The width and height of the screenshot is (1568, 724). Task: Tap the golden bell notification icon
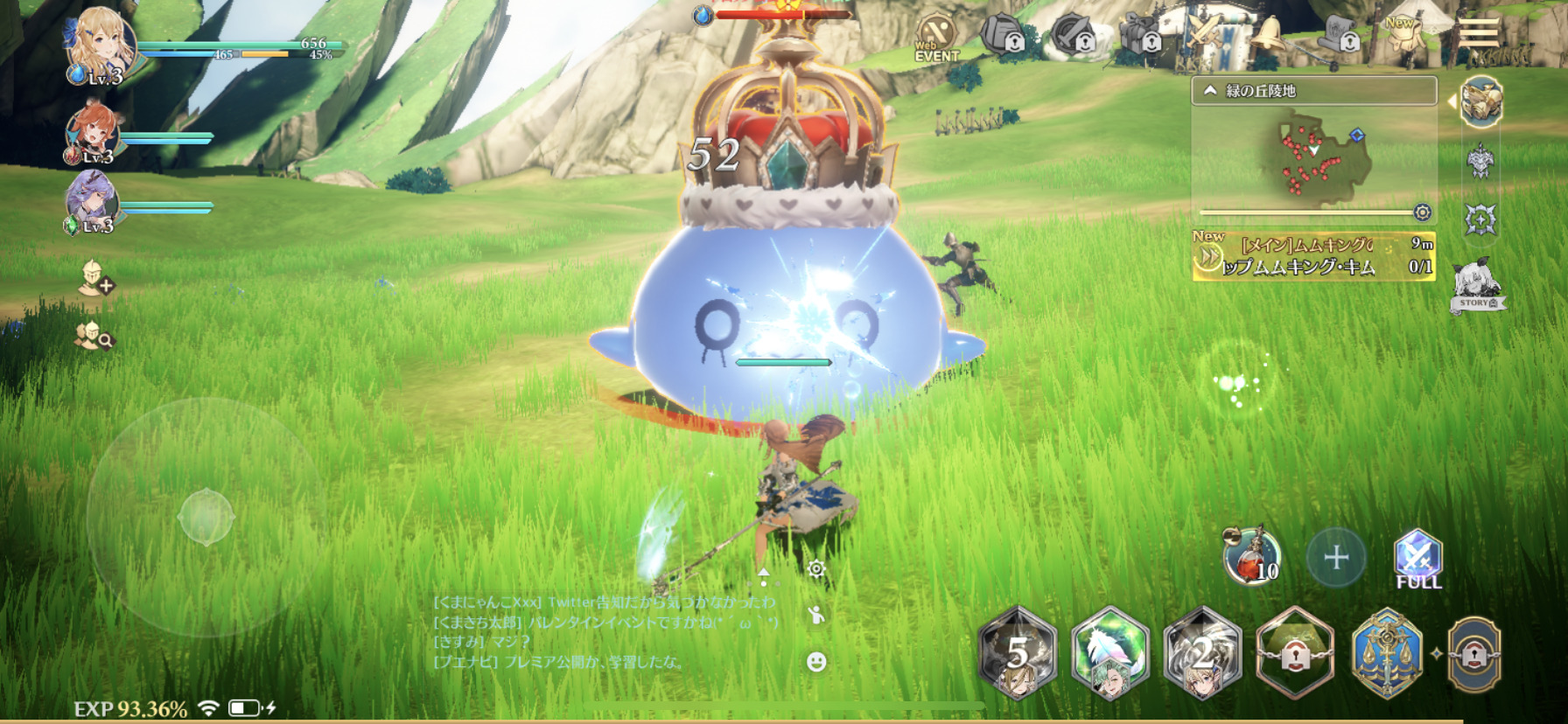coord(1268,35)
